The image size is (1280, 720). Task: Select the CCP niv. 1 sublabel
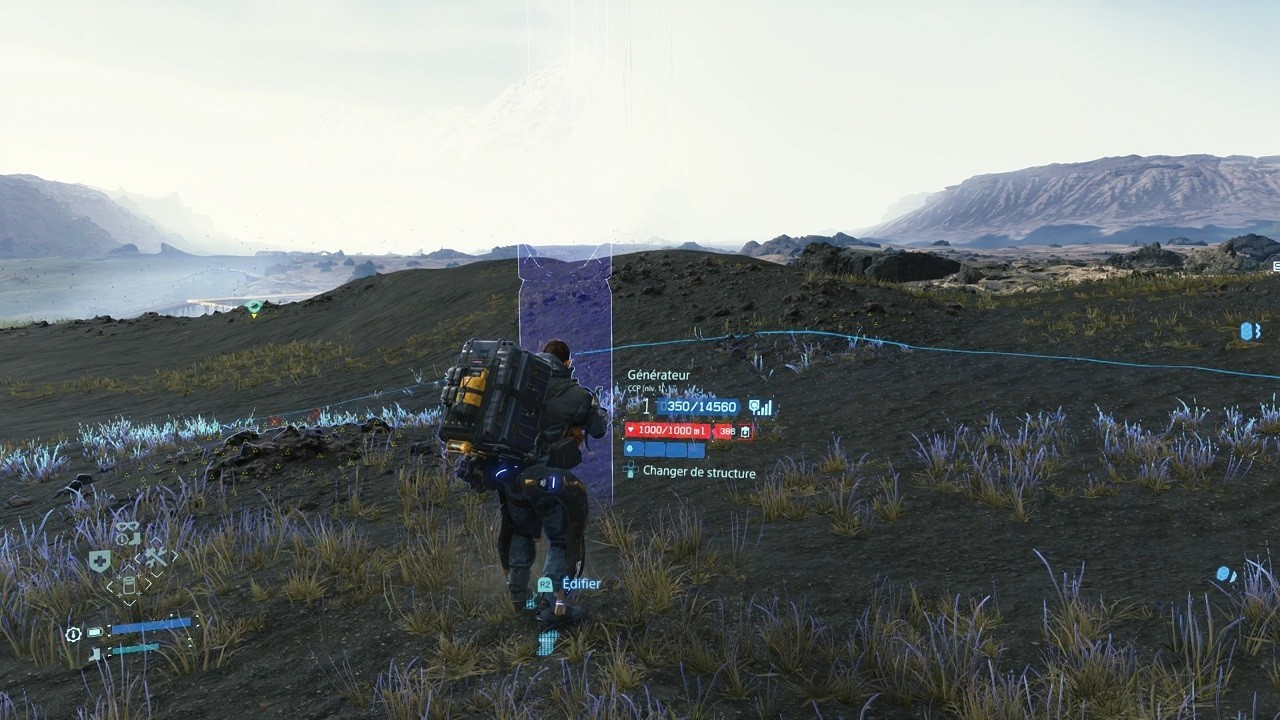click(646, 387)
